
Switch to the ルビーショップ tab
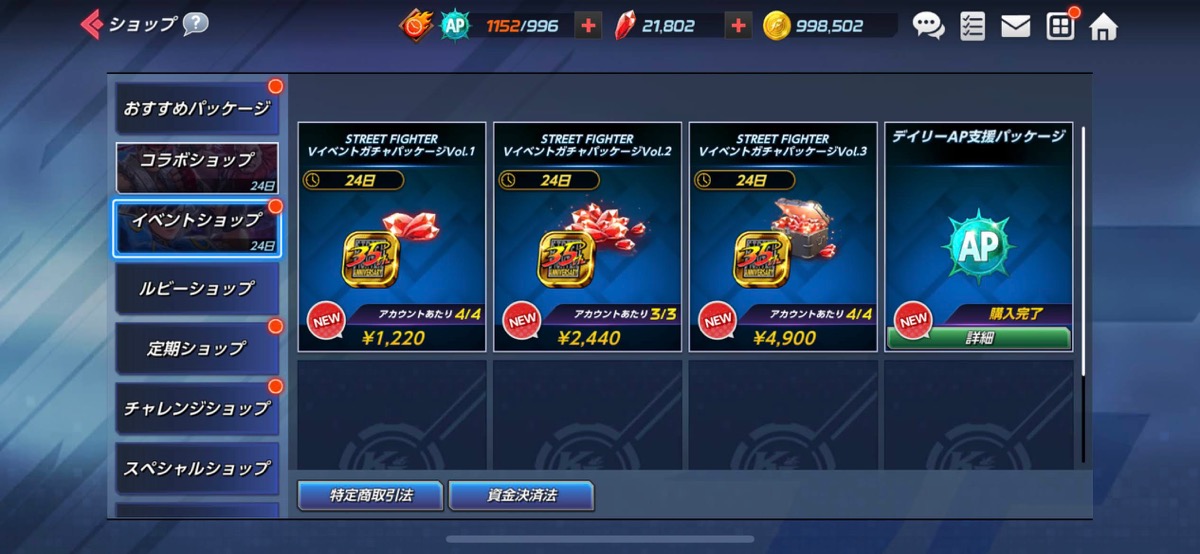coord(197,288)
